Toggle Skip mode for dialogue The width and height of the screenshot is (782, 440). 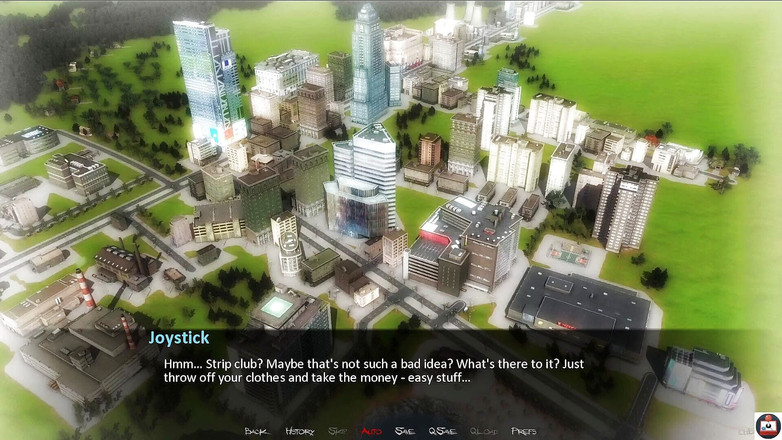pyautogui.click(x=337, y=431)
